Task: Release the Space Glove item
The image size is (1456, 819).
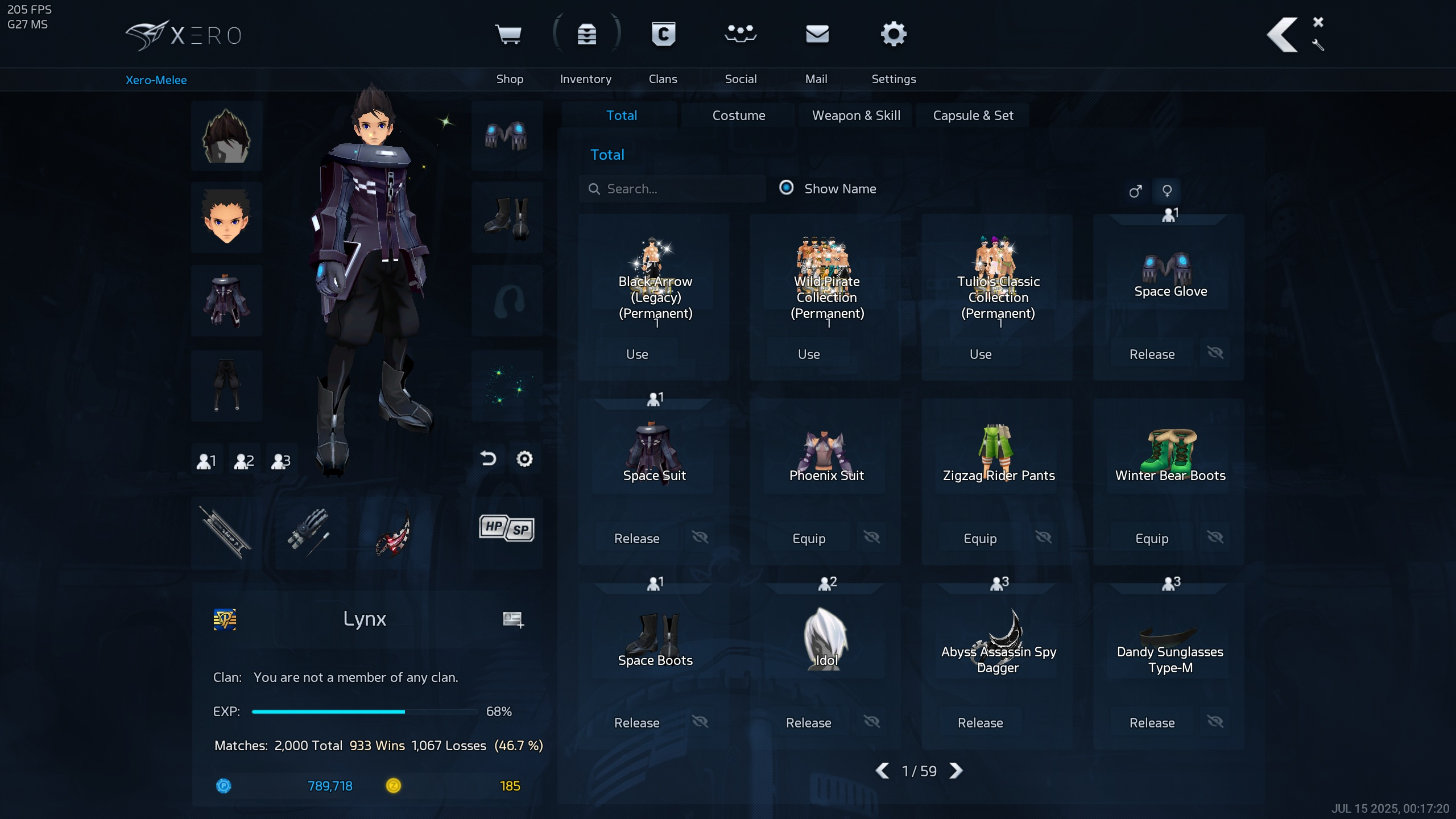Action: click(1152, 354)
